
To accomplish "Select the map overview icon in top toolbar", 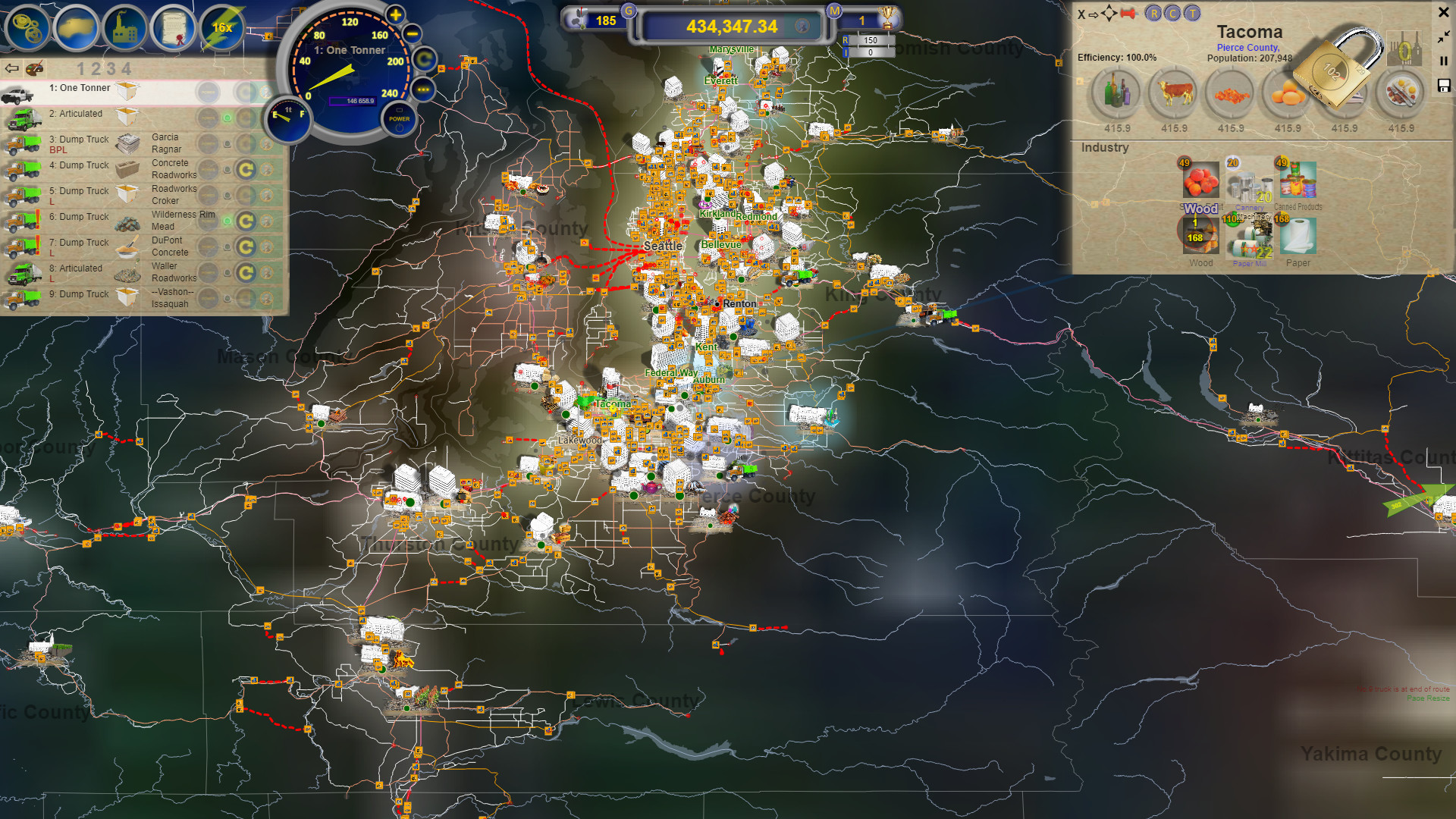I will (77, 28).
